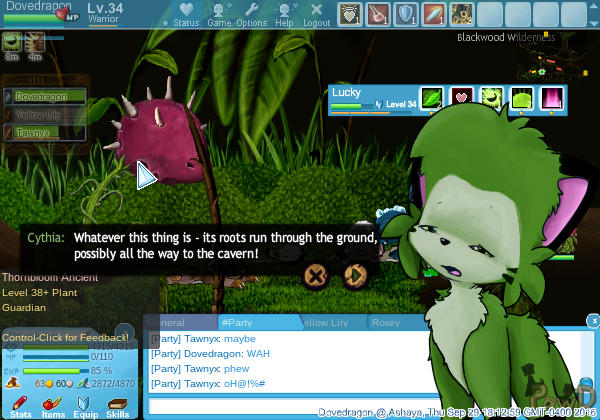Open the Status menu
The height and width of the screenshot is (420, 600).
(186, 15)
